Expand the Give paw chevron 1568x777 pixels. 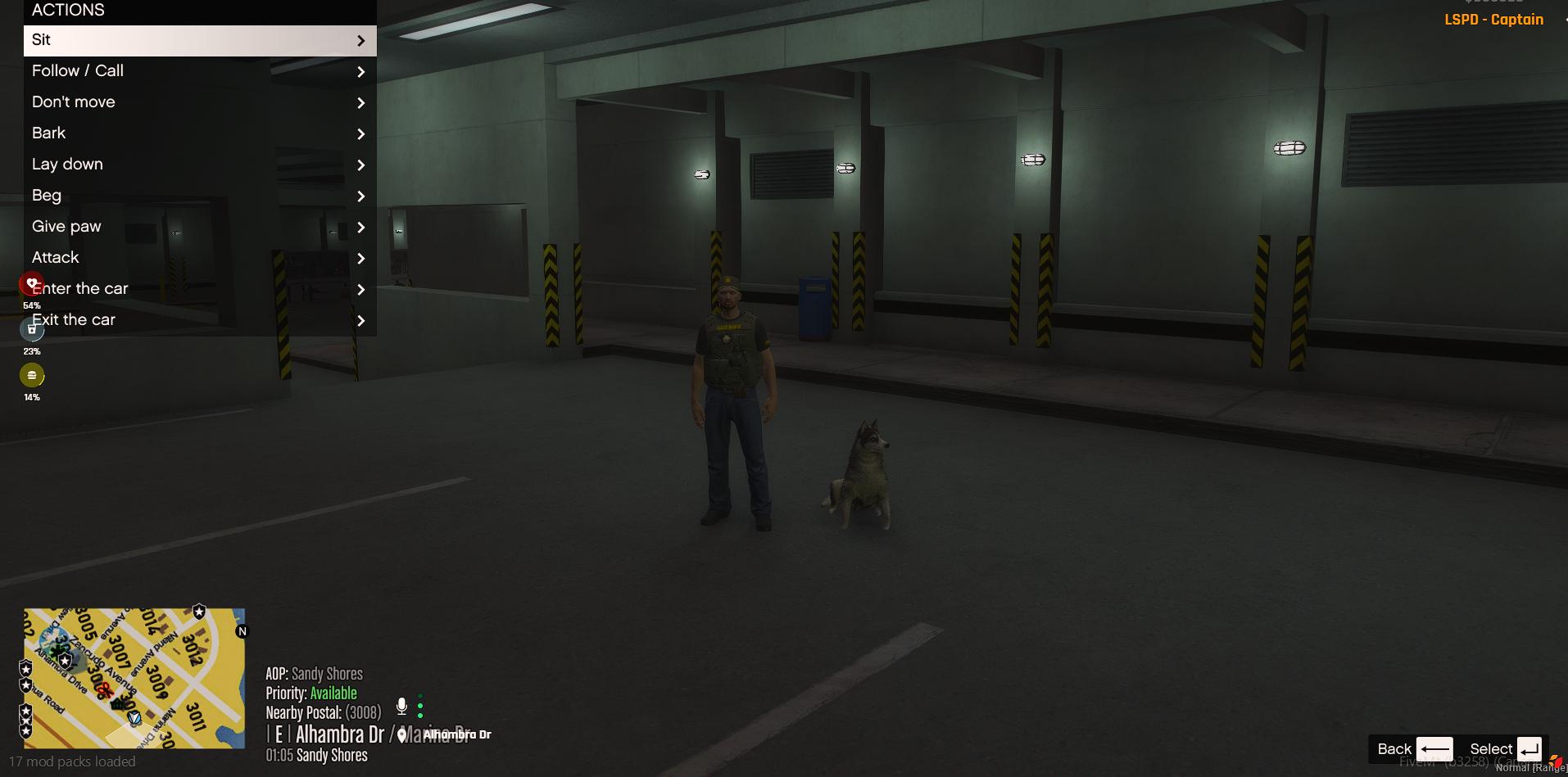pyautogui.click(x=361, y=227)
